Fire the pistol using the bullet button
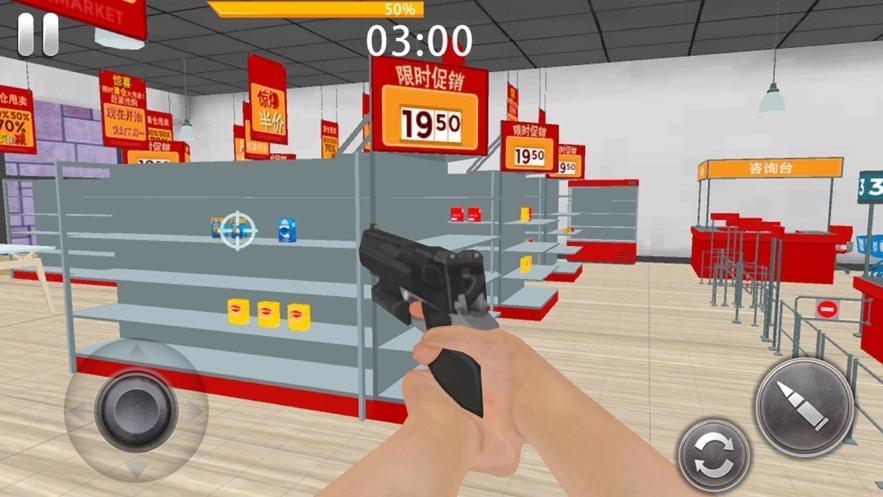This screenshot has width=883, height=497. (804, 407)
